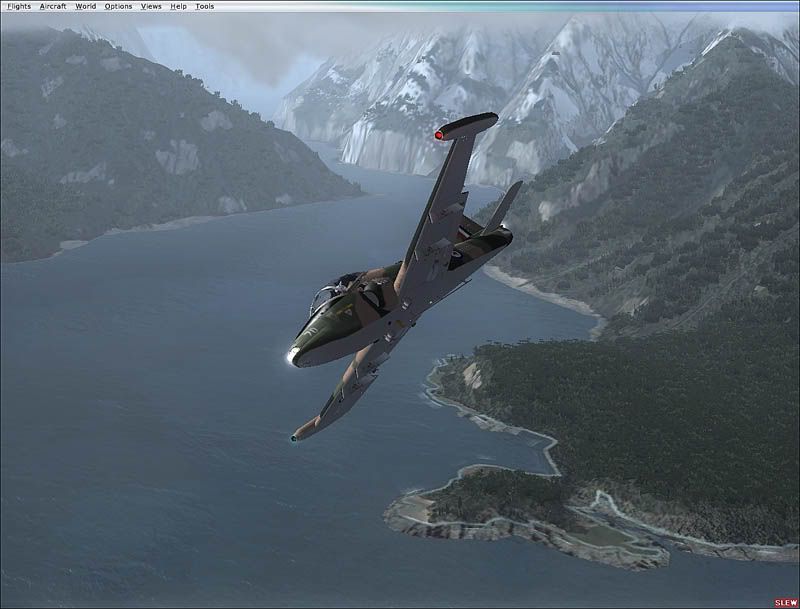Click the Views menu
Viewport: 800px width, 609px height.
point(151,6)
